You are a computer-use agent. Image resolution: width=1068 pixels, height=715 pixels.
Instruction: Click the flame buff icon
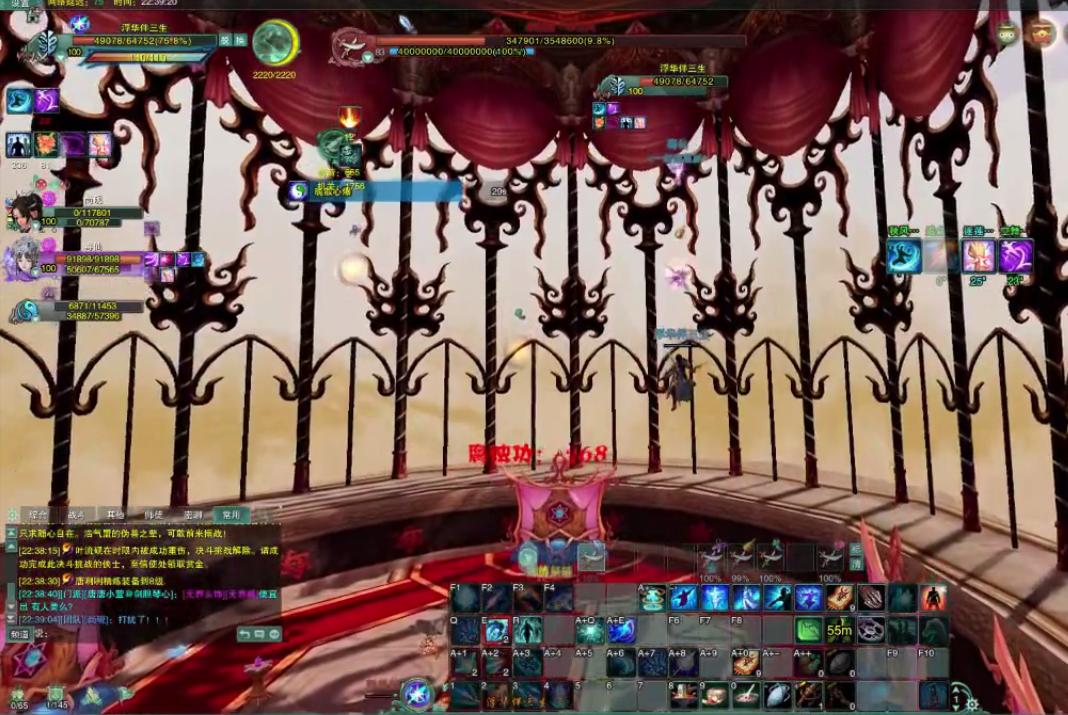349,117
